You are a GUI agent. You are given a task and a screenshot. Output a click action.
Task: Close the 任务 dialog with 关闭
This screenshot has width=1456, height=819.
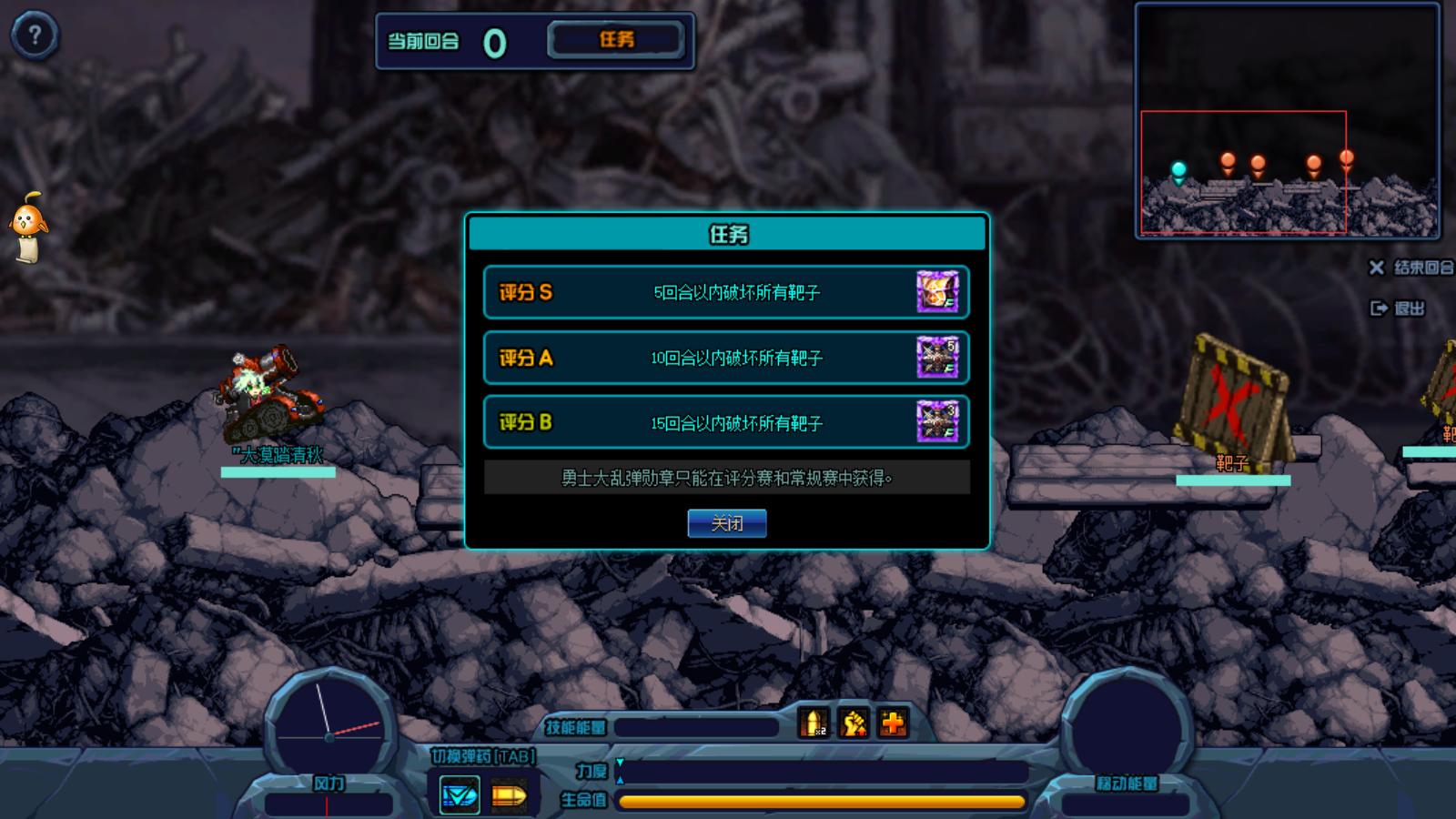726,523
